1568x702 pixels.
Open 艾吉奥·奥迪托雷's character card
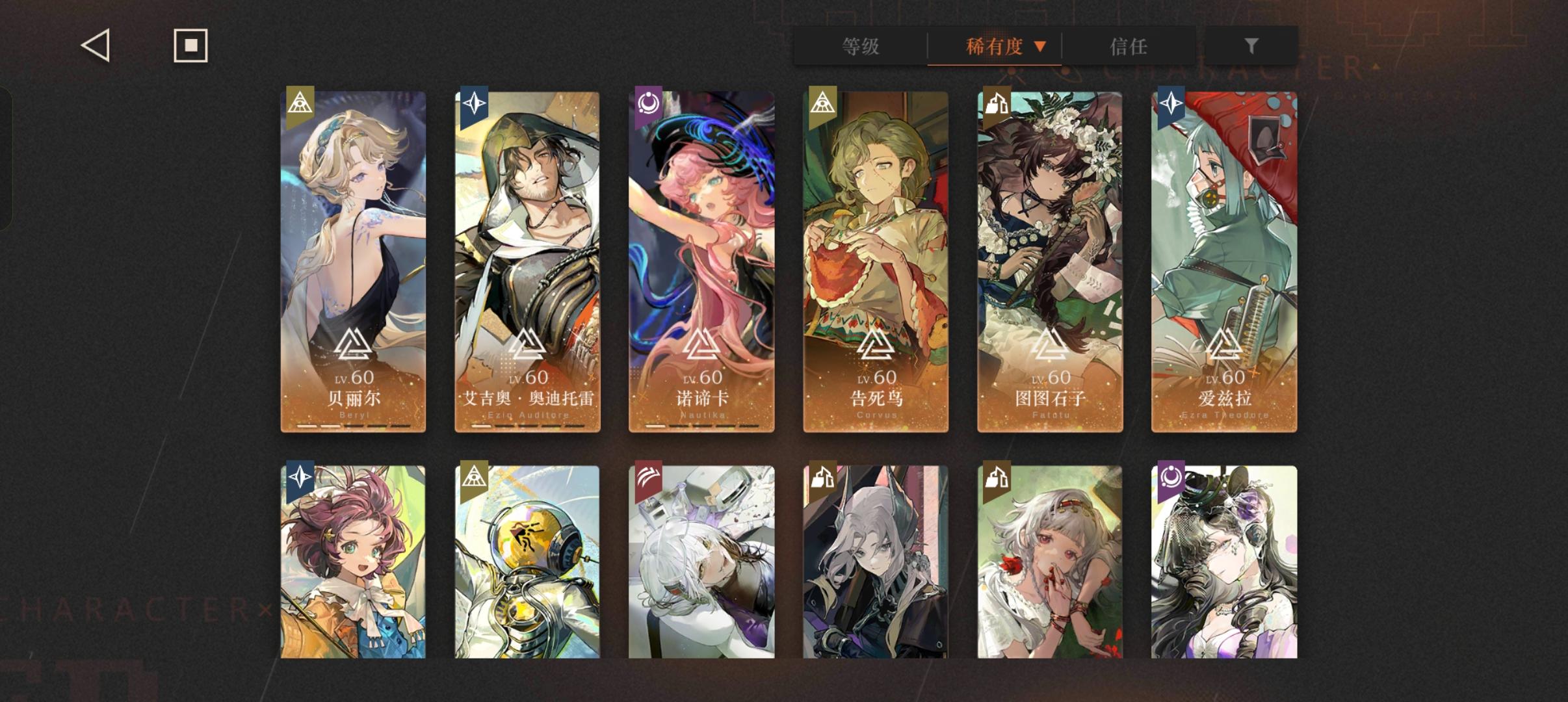point(528,260)
